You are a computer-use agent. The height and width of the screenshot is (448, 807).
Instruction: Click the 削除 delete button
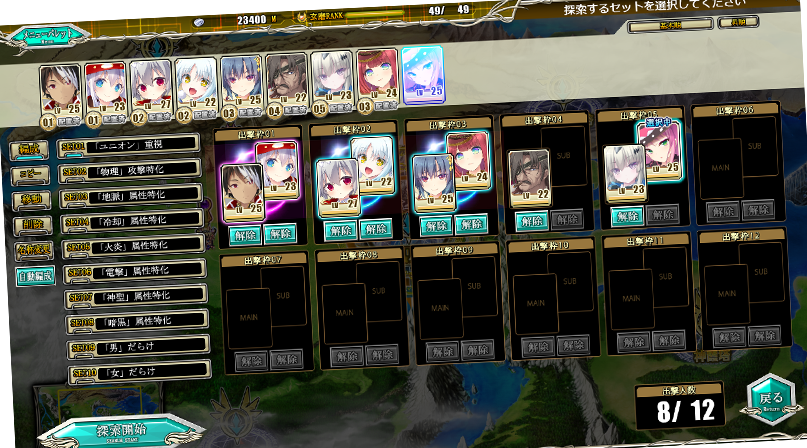33,224
